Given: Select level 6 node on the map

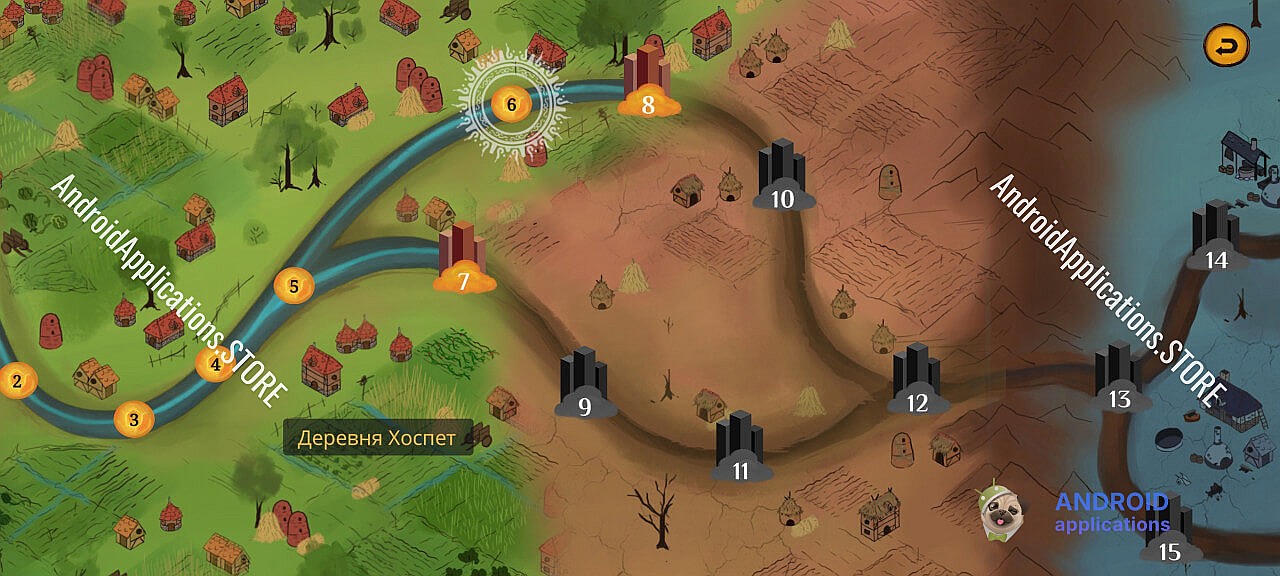Looking at the screenshot, I should (x=511, y=102).
